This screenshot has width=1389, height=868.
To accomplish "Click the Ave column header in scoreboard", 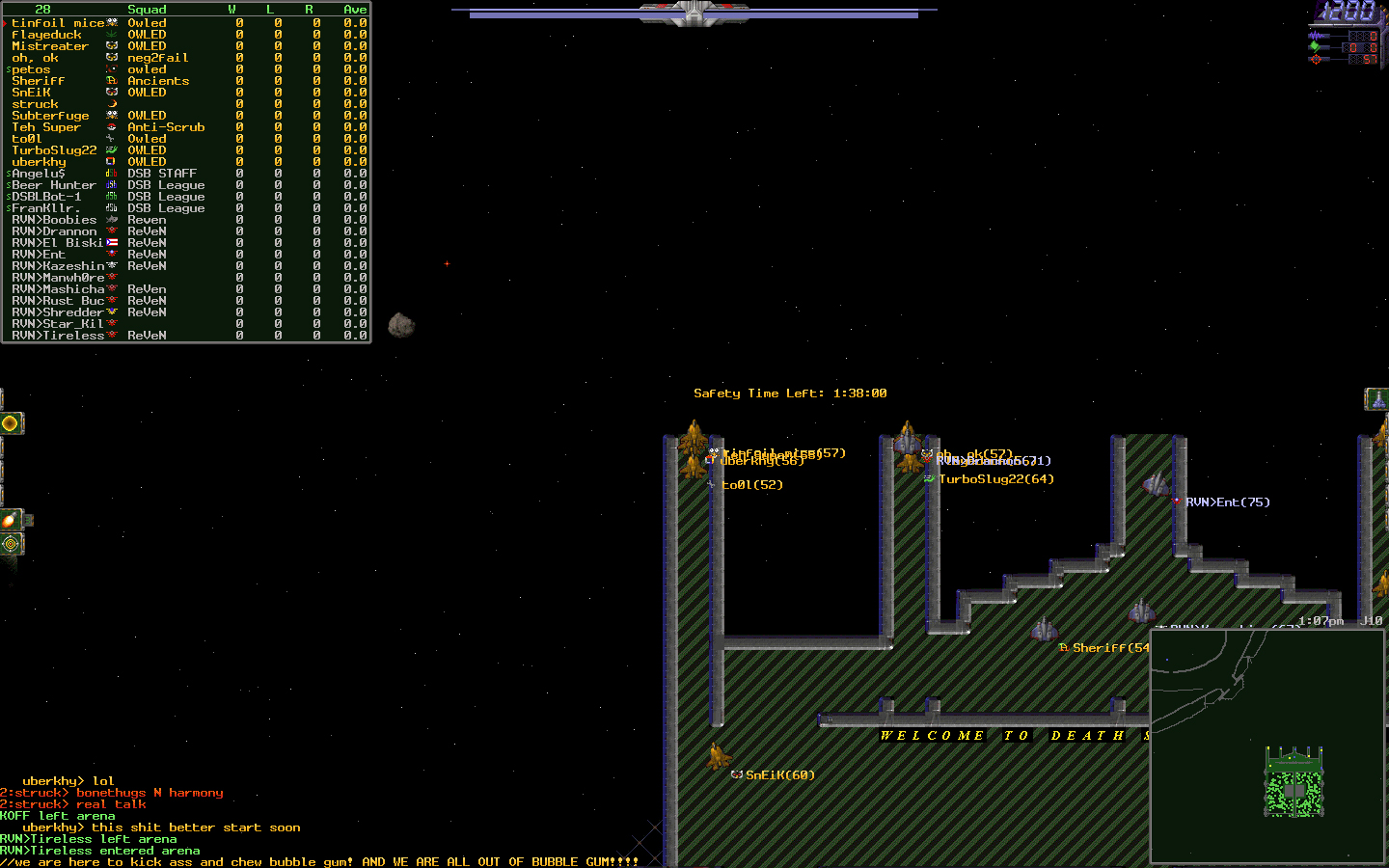I will pos(354,9).
